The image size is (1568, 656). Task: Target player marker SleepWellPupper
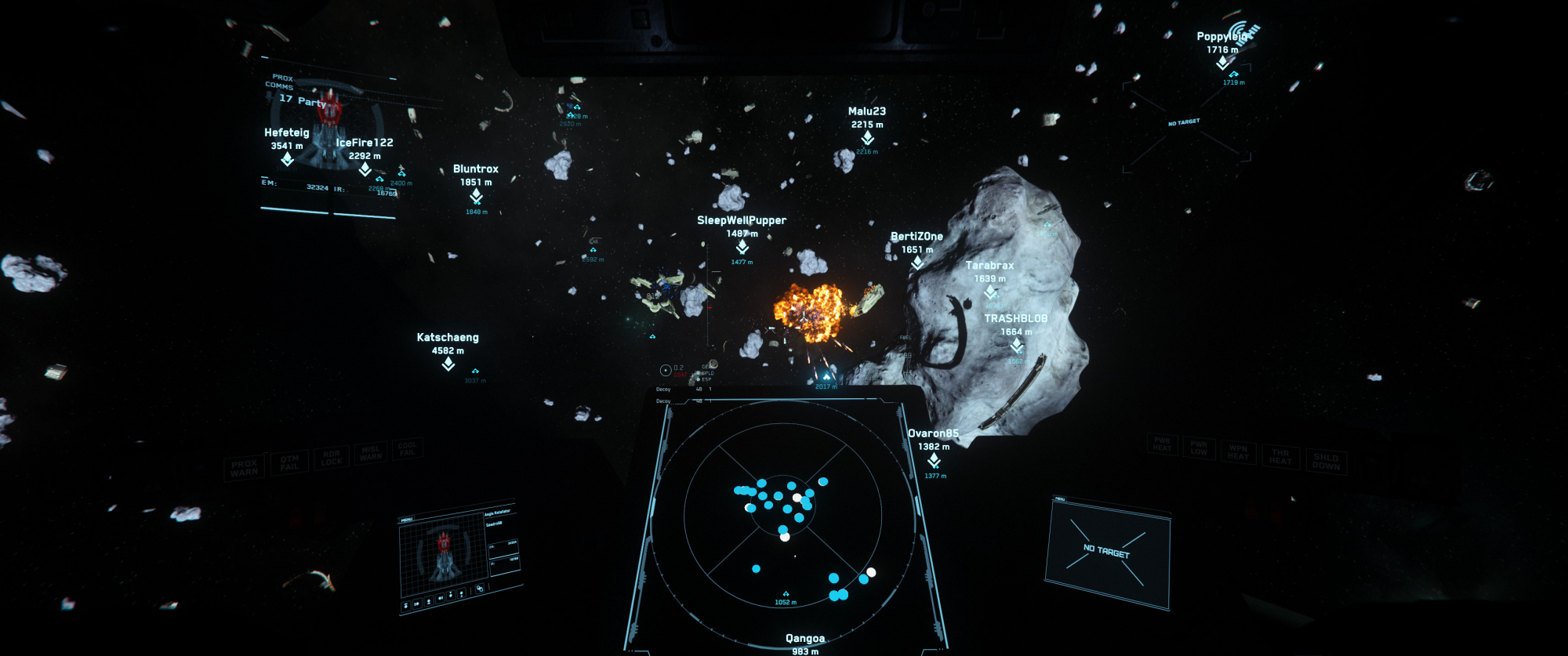tap(742, 247)
